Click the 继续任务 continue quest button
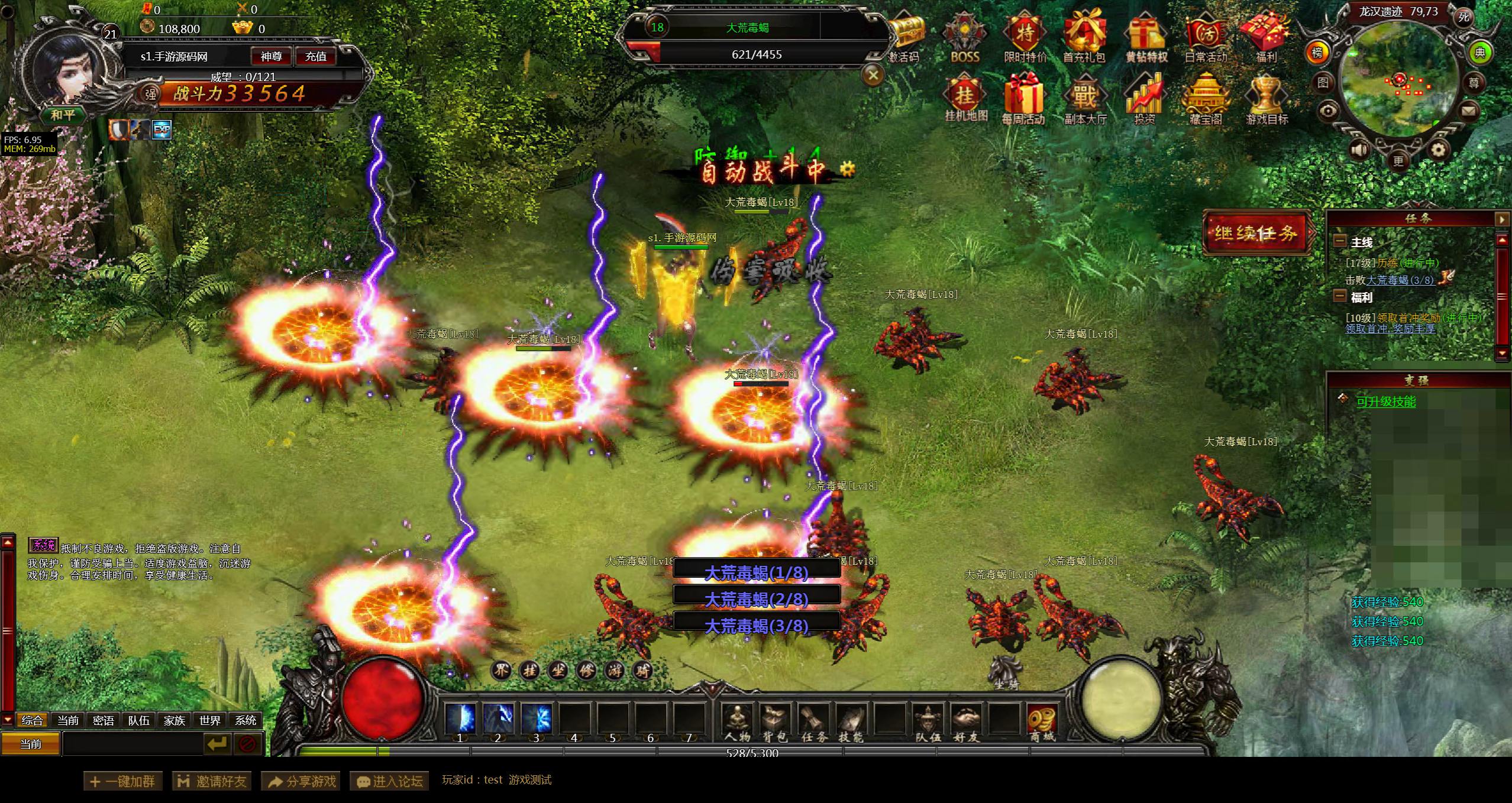Viewport: 1512px width, 803px height. click(1256, 232)
